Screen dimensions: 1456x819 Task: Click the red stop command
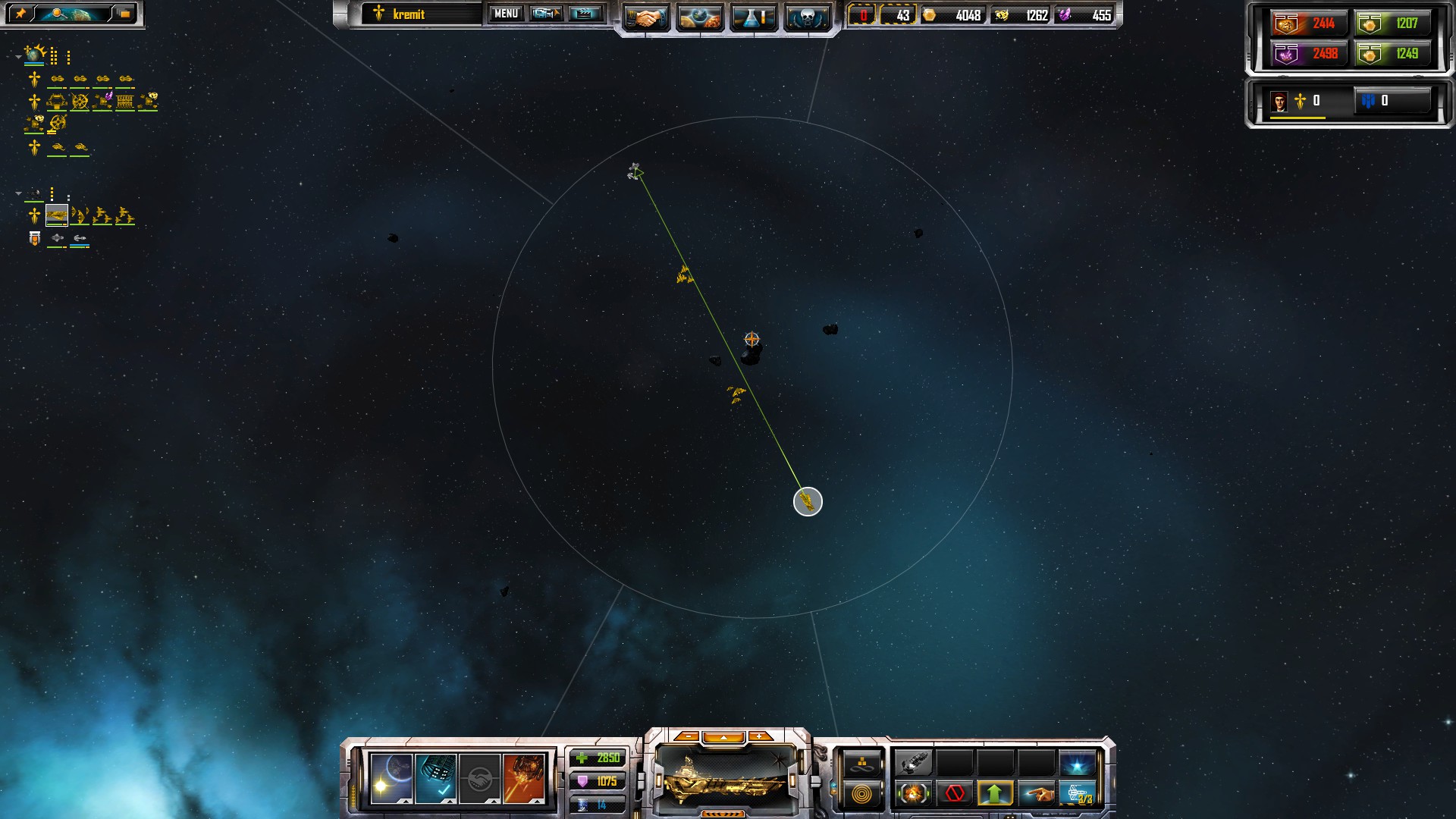pos(955,794)
